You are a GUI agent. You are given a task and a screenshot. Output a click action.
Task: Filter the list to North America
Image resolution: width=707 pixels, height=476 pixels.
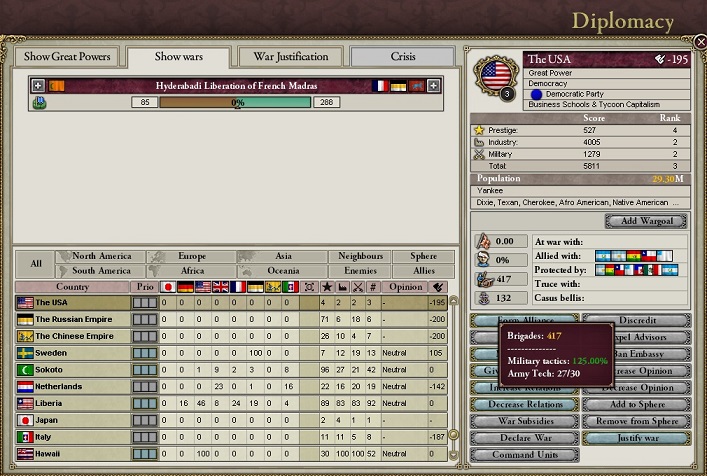(x=101, y=257)
